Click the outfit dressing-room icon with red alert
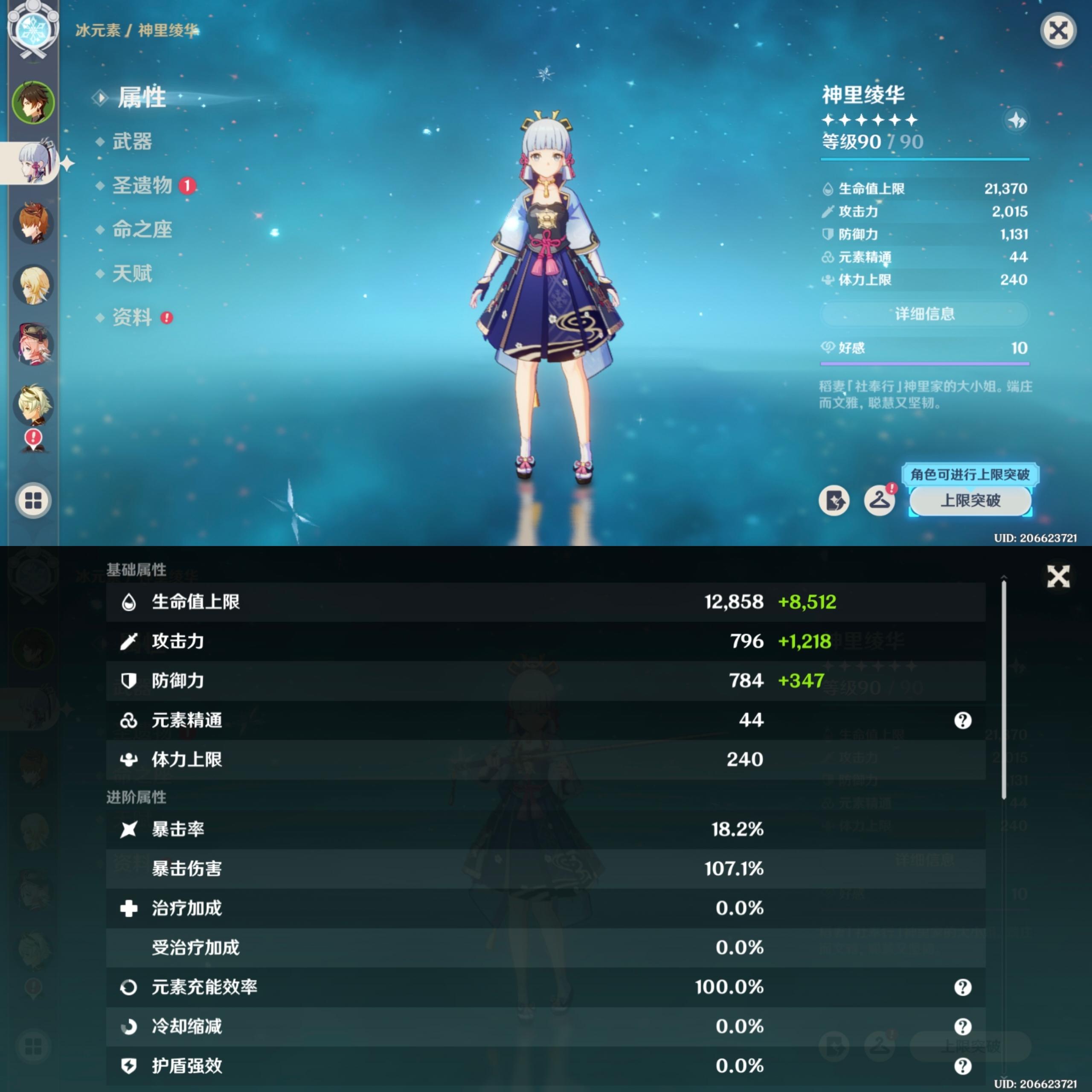Image resolution: width=1092 pixels, height=1092 pixels. 880,501
